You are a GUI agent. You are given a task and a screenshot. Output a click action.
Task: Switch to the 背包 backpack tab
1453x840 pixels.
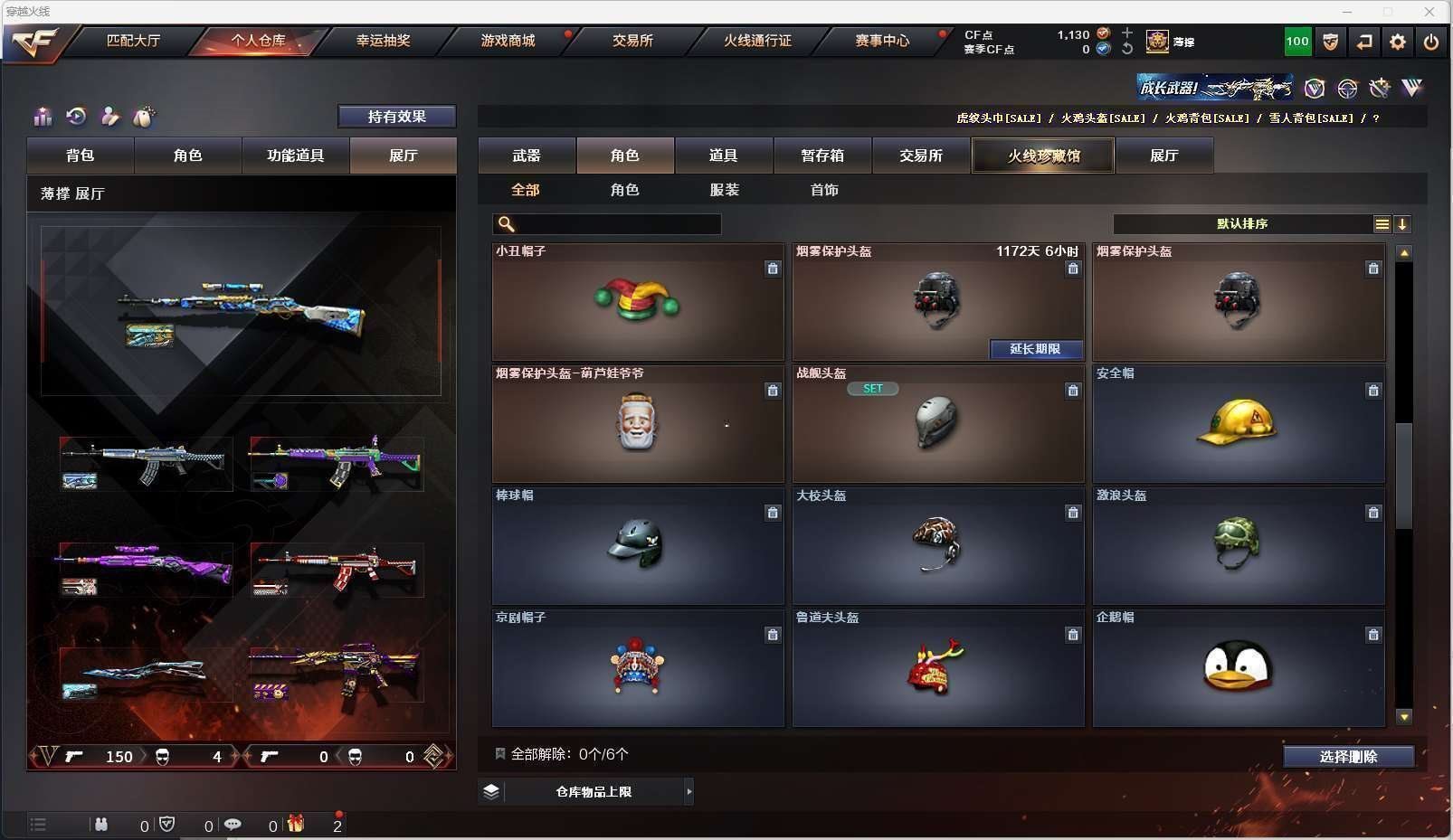(x=81, y=156)
